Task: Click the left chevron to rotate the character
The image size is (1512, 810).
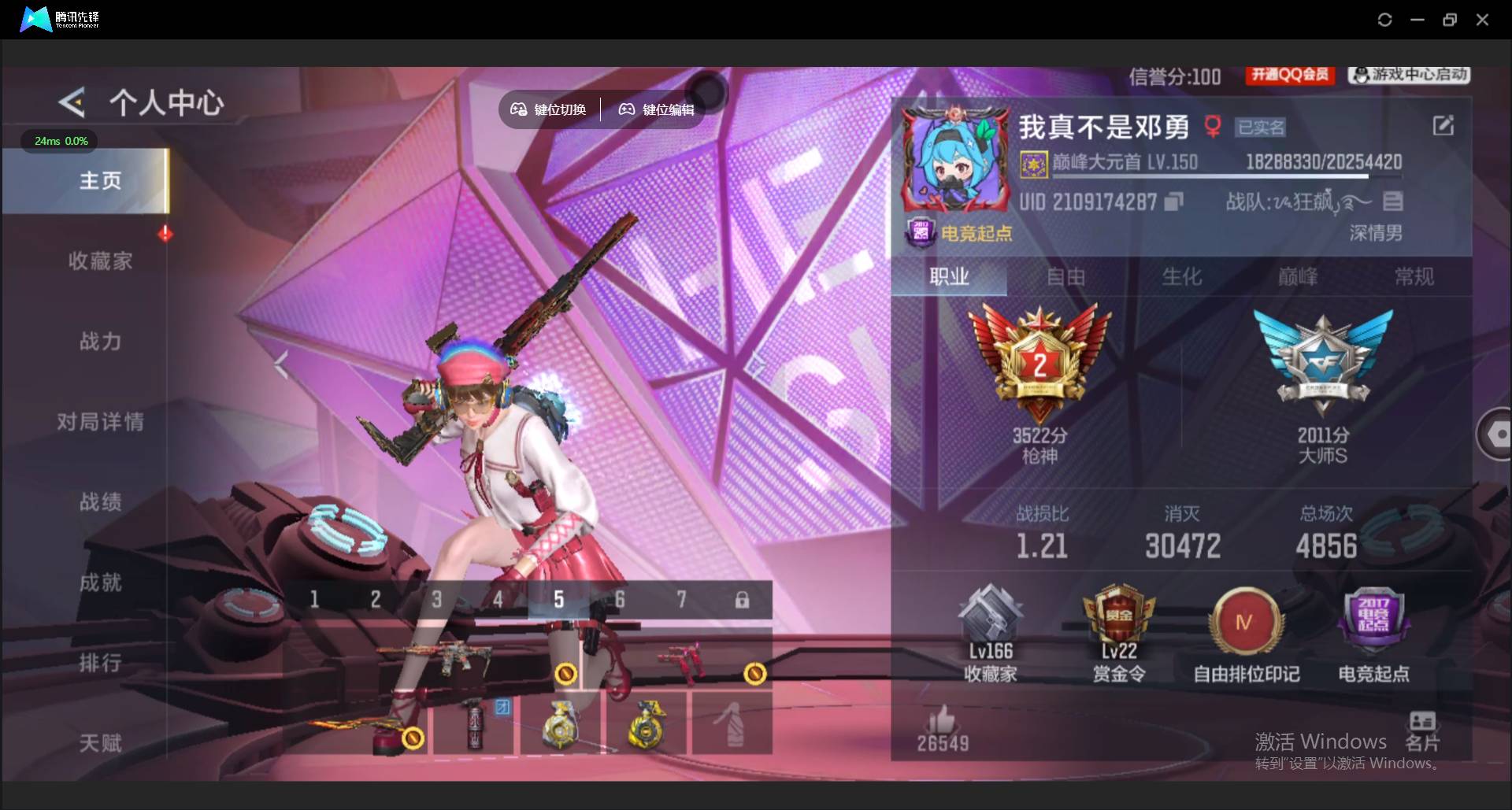Action: point(281,364)
